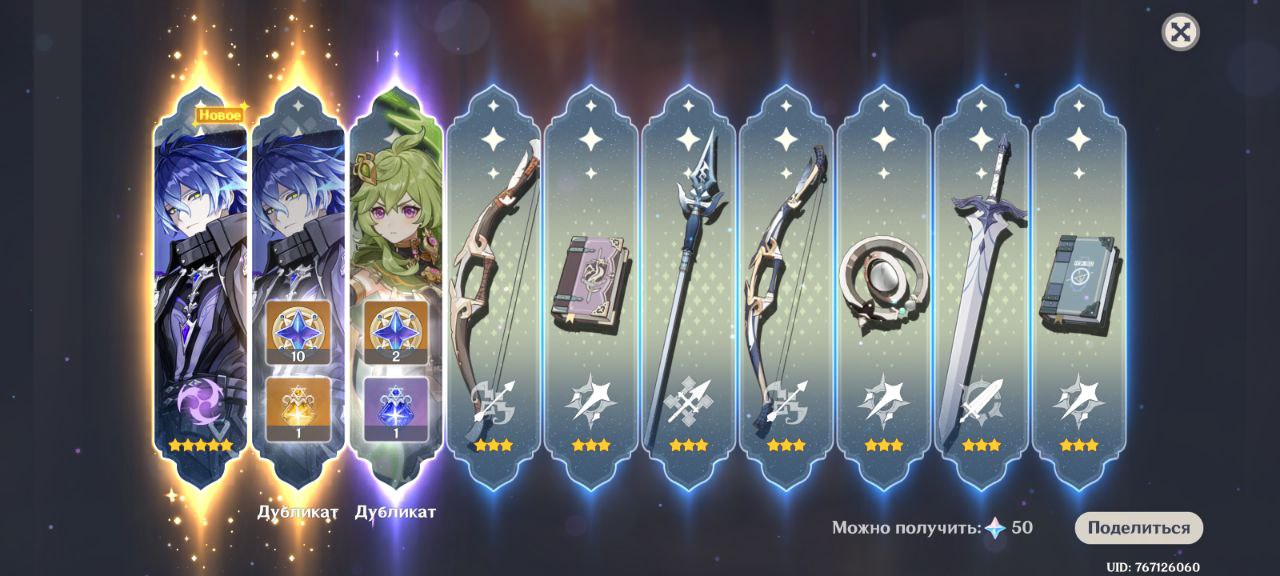1280x576 pixels.
Task: Close the wish results screen
Action: click(1180, 32)
